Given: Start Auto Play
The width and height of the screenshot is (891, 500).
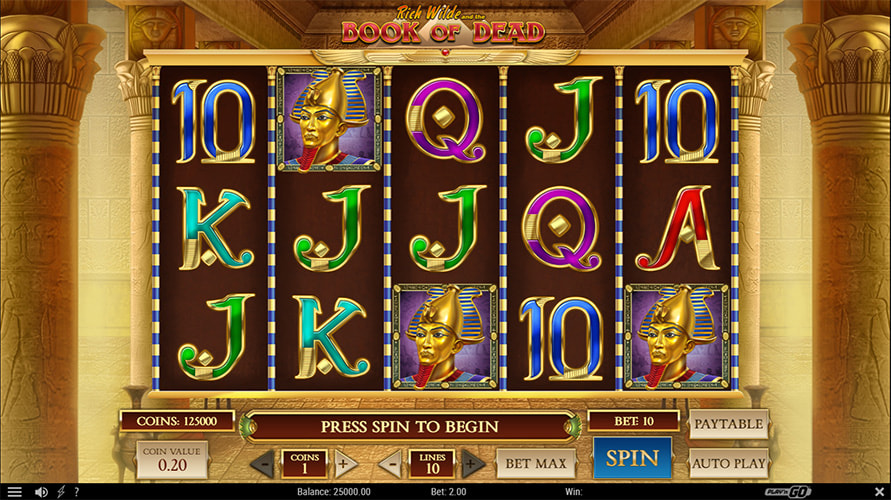Looking at the screenshot, I should 729,464.
